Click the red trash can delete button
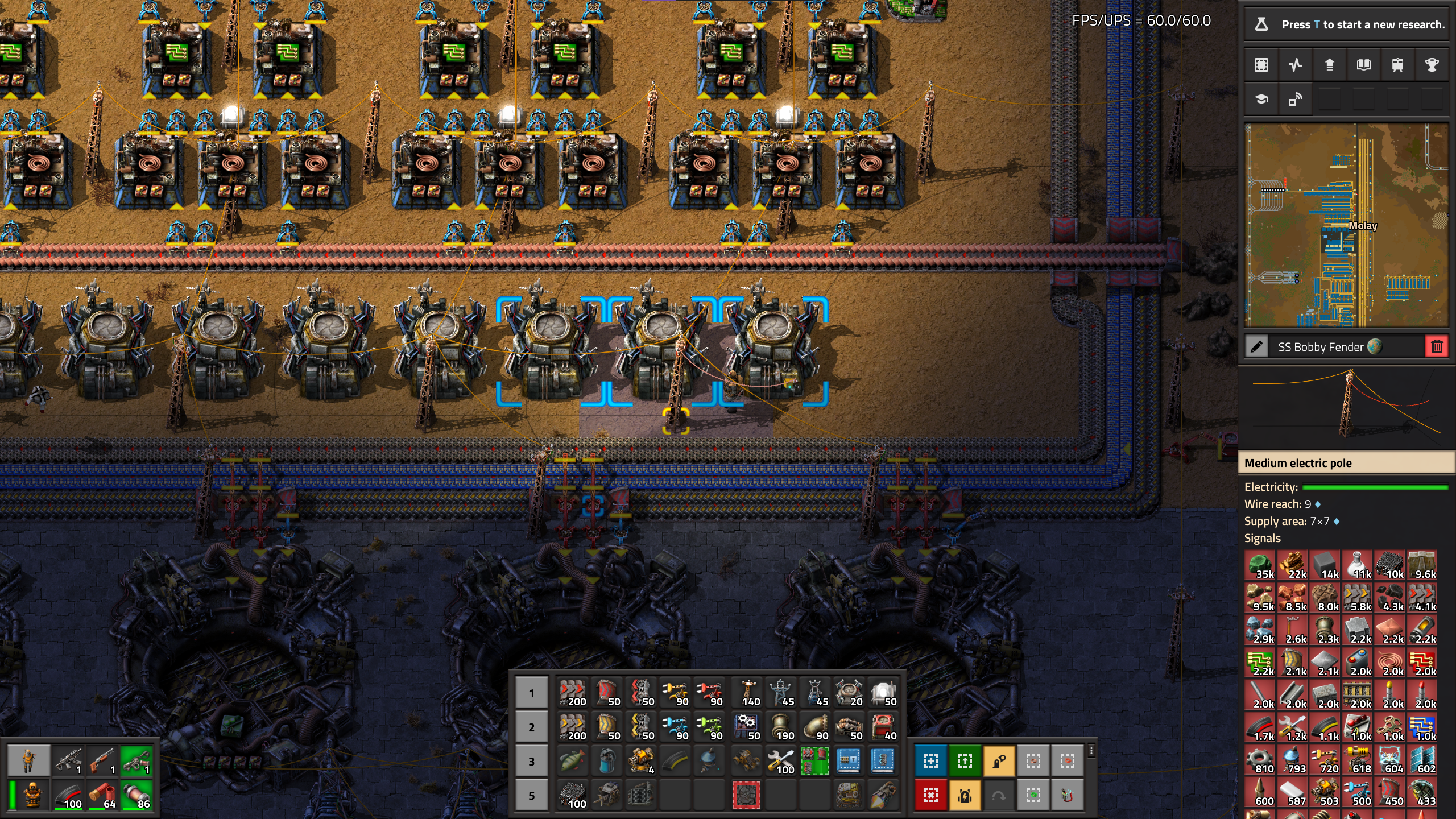Image resolution: width=1456 pixels, height=819 pixels. [x=1437, y=346]
